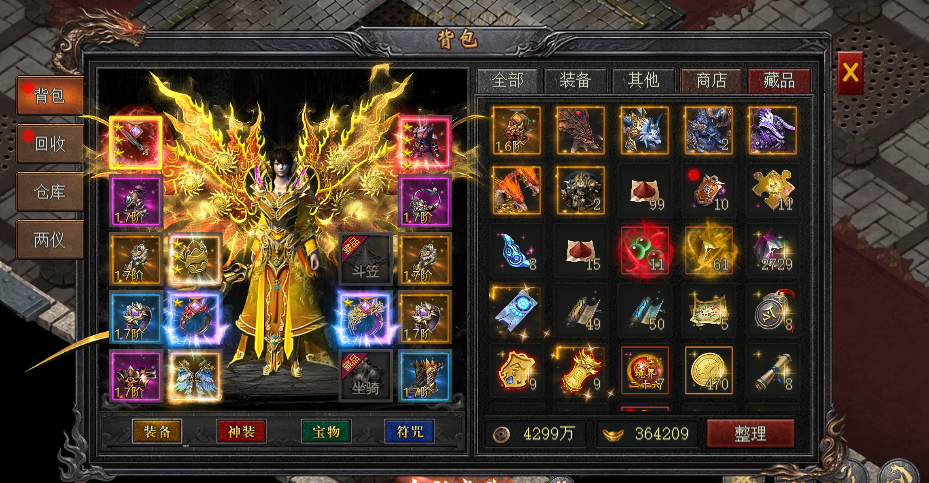The image size is (929, 483).
Task: Choose the treasure map item in bag
Action: point(709,310)
